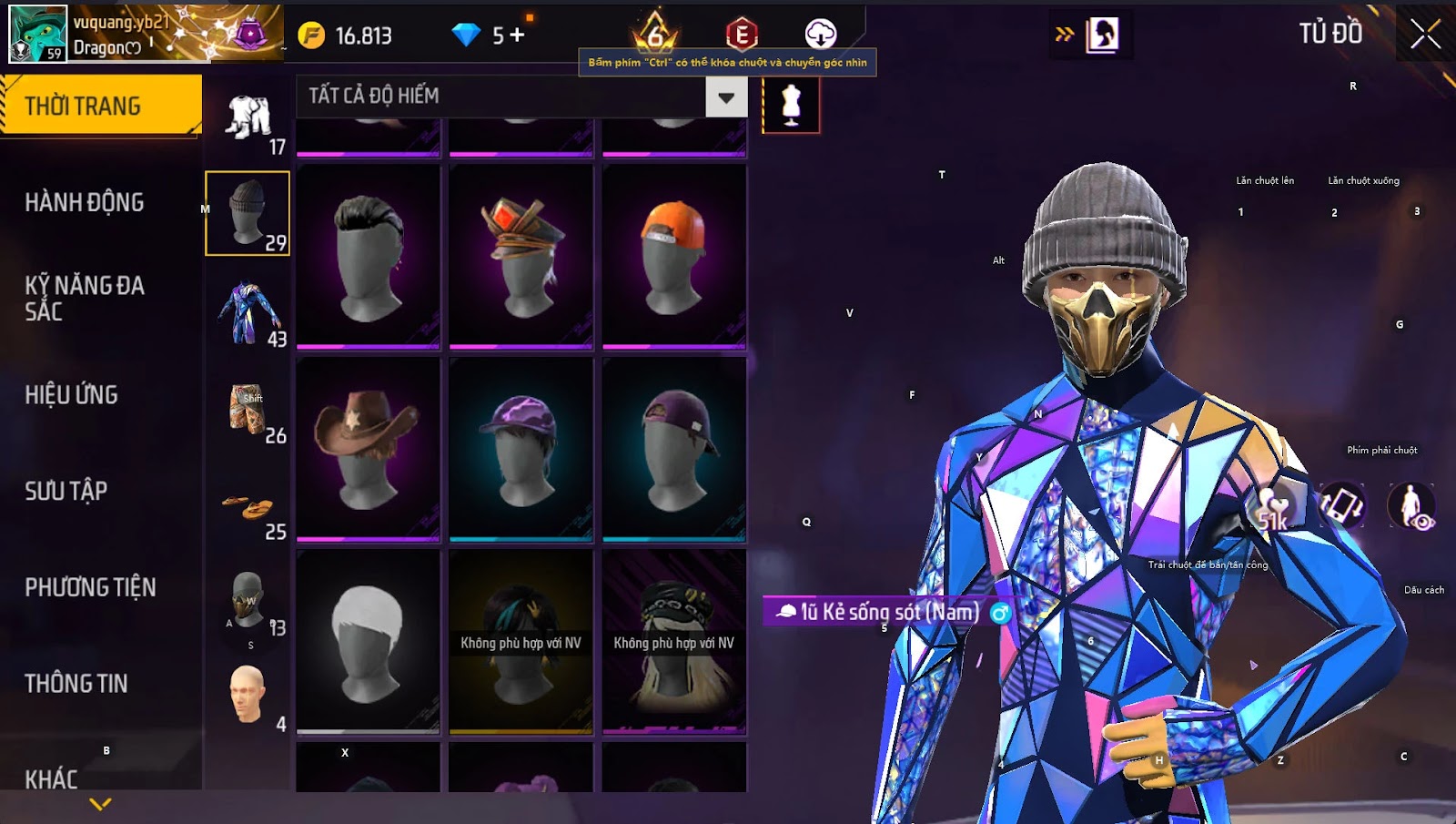Image resolution: width=1456 pixels, height=824 pixels.
Task: Choose the orange backward cap
Action: coord(673,257)
